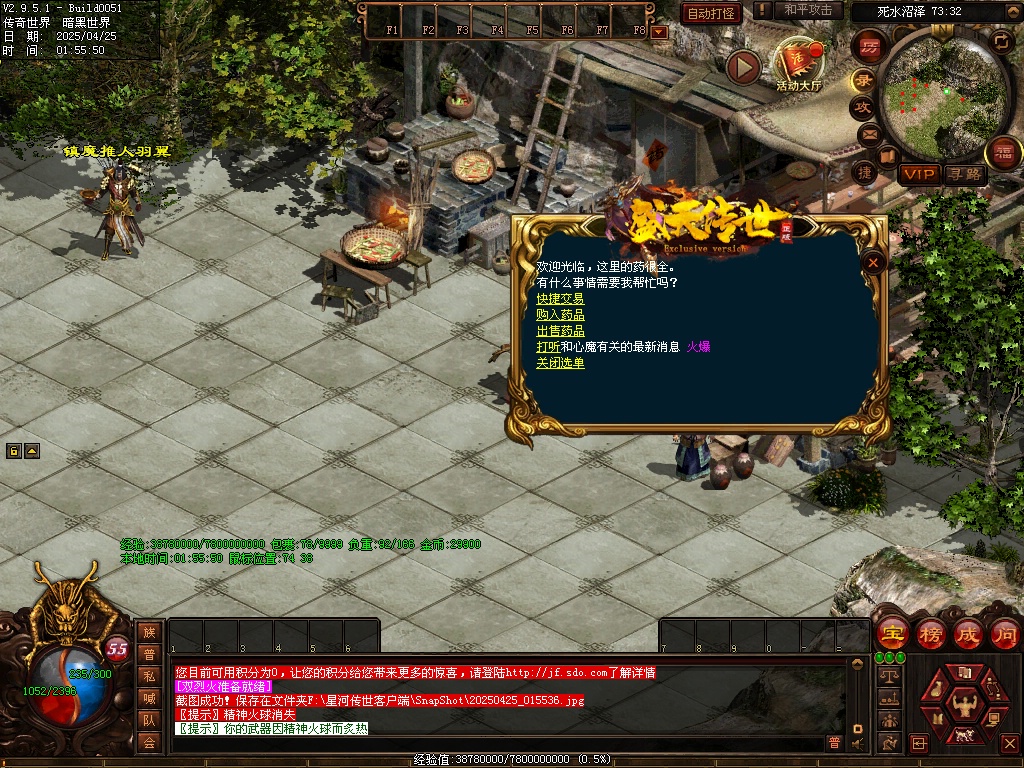Choose 关闭选单 to end the dialog
The width and height of the screenshot is (1024, 768).
pyautogui.click(x=560, y=363)
